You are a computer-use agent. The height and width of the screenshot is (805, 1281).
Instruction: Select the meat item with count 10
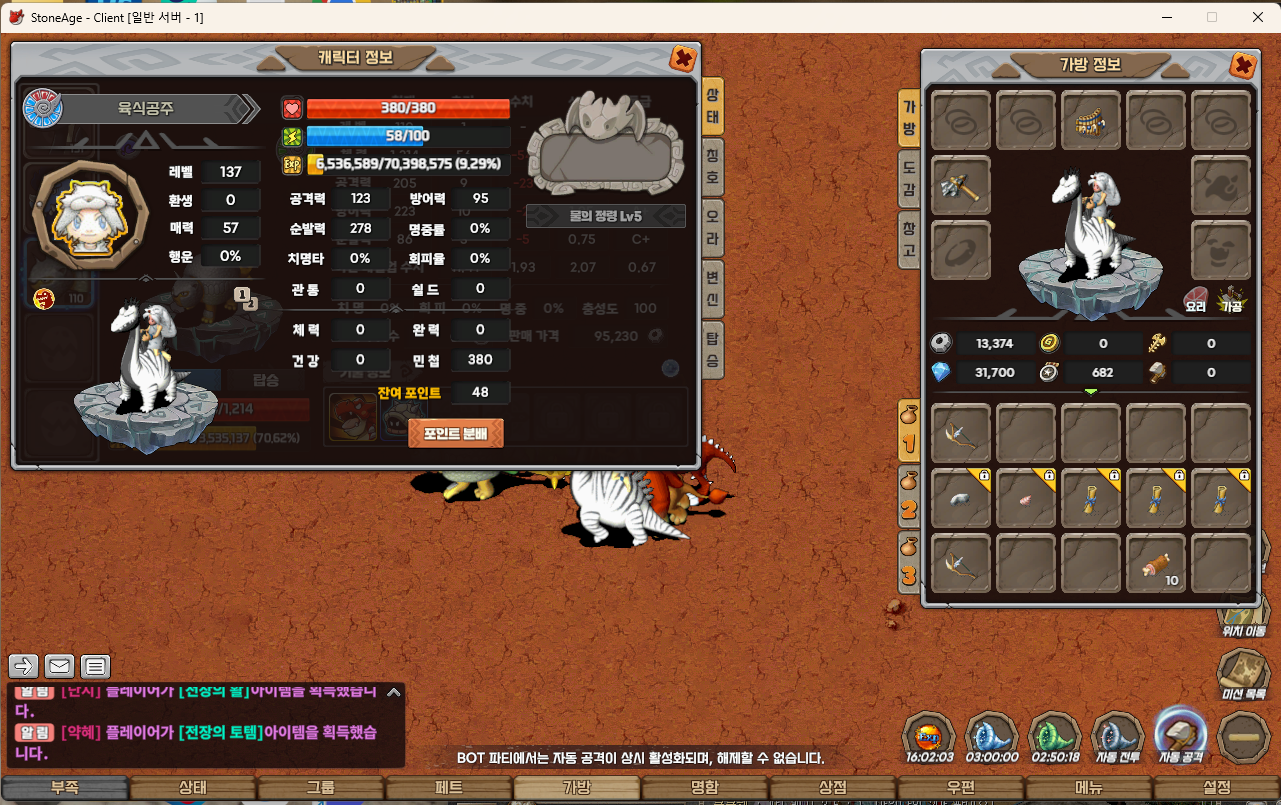[x=1156, y=565]
